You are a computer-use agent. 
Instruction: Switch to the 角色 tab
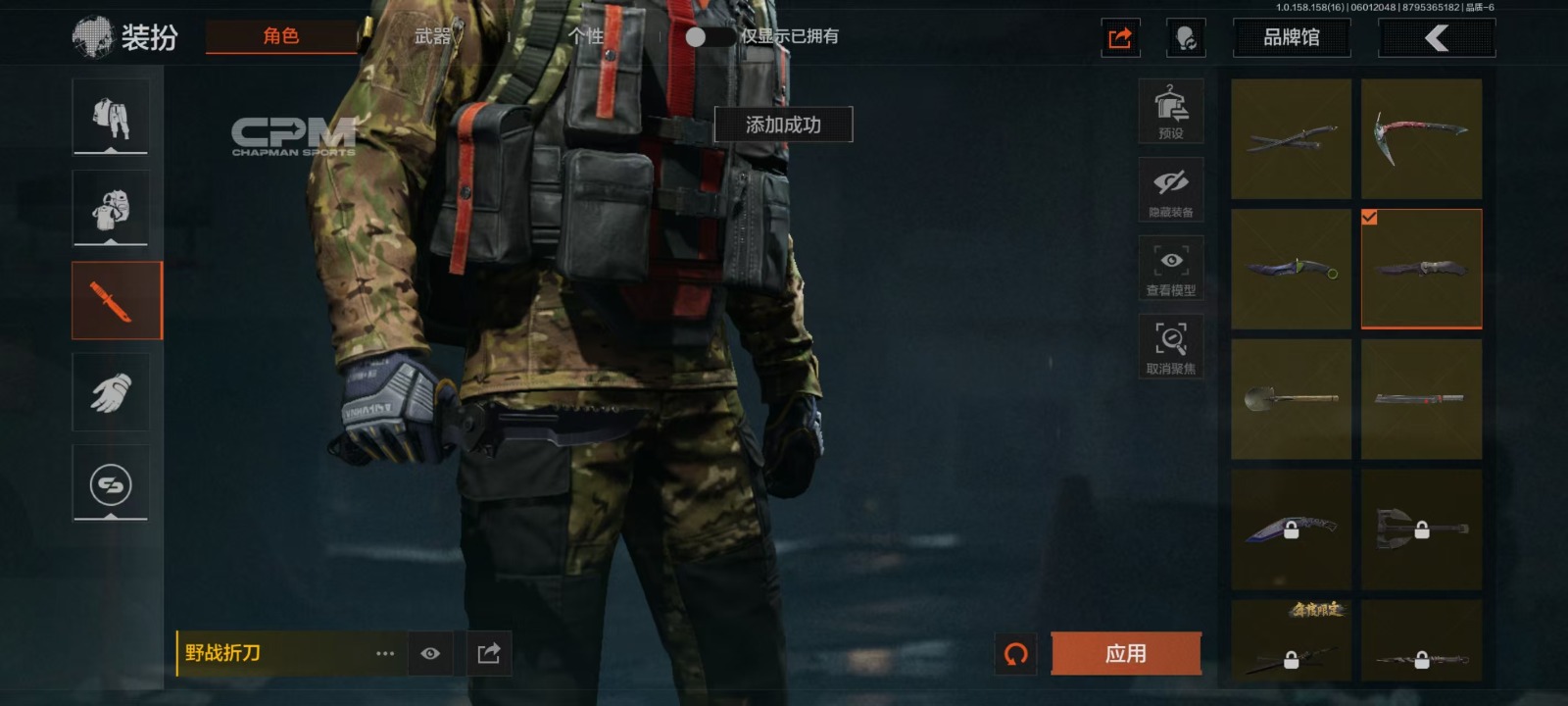pos(280,36)
